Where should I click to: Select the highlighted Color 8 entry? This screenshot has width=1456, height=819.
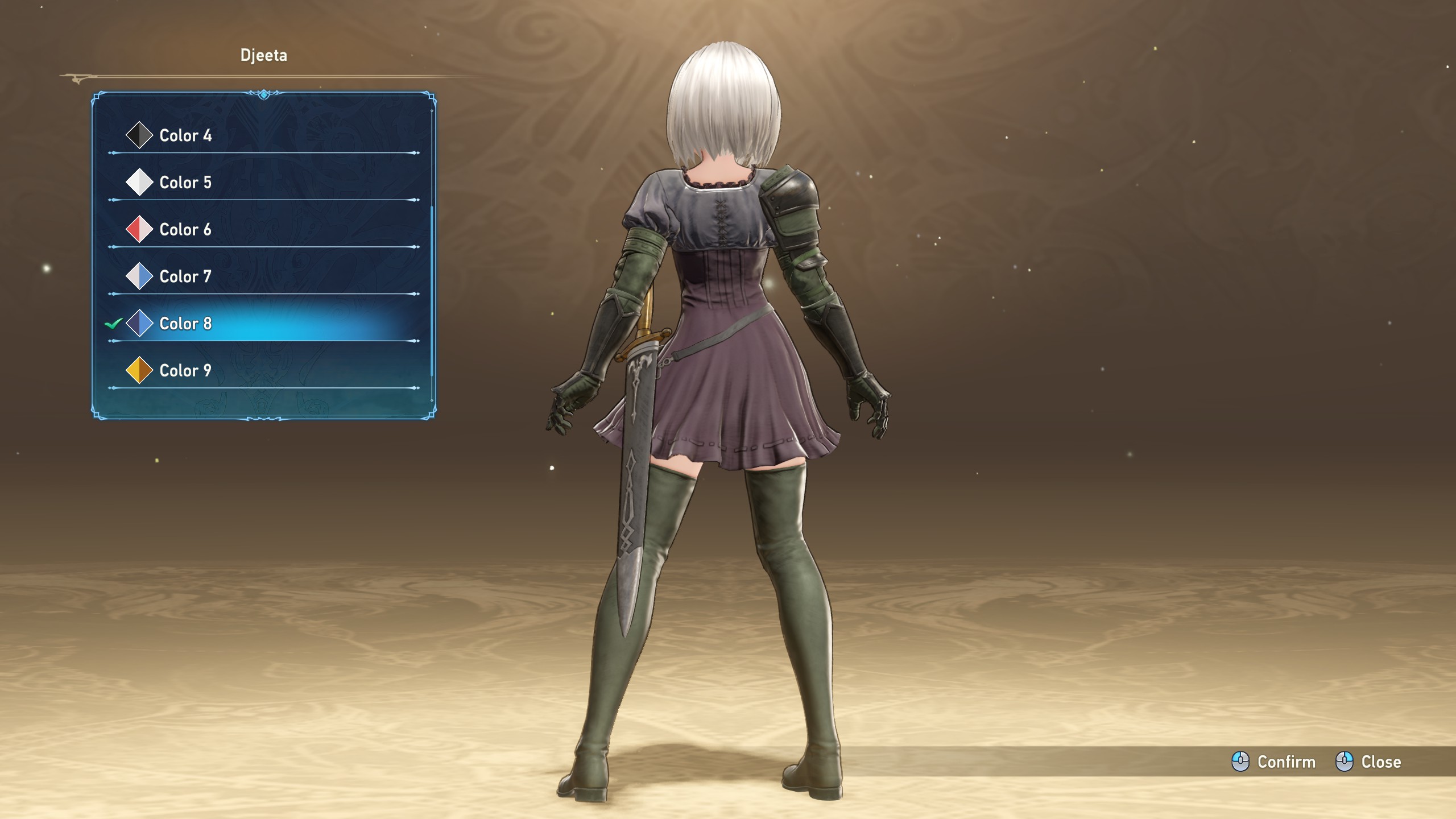point(185,324)
